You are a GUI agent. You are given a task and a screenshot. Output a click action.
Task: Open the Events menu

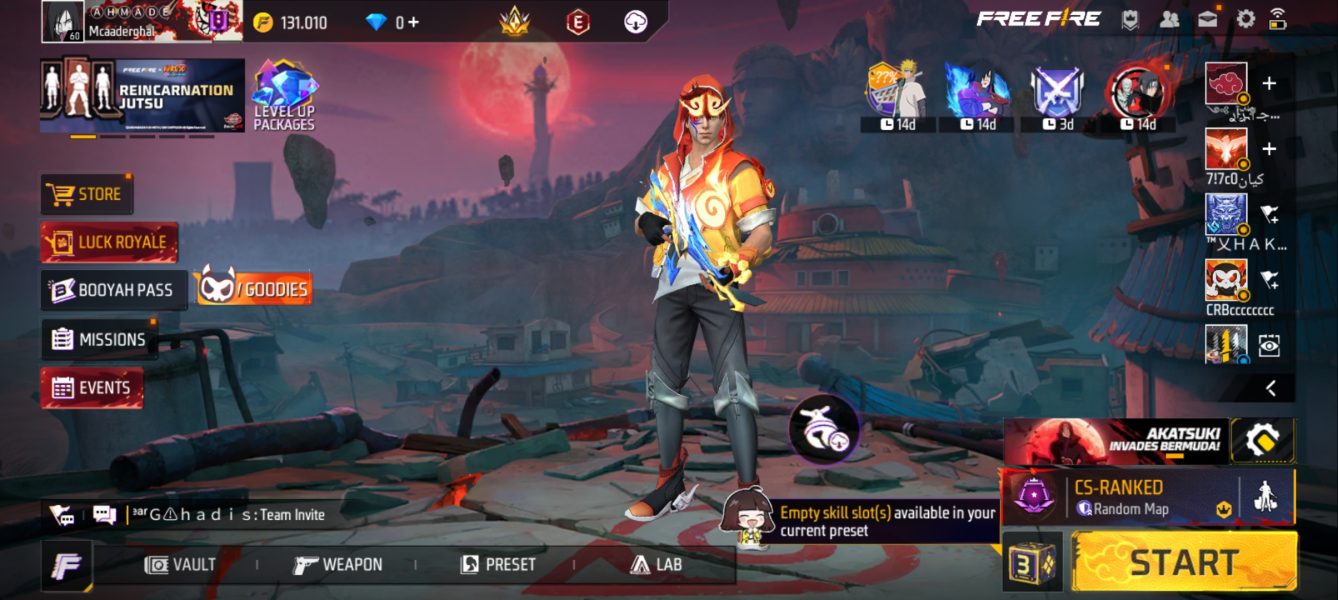coord(92,387)
